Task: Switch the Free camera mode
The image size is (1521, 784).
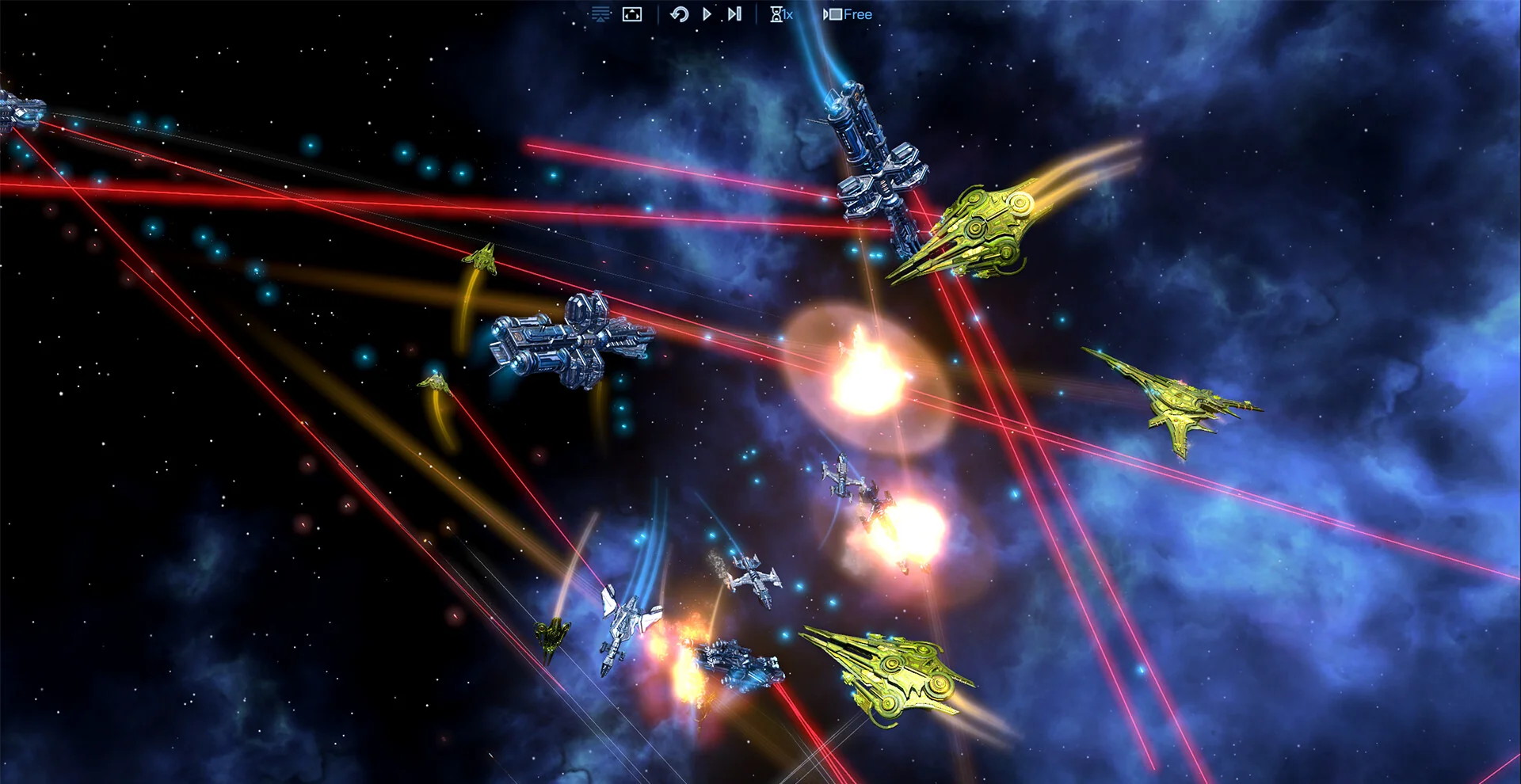Action: pyautogui.click(x=848, y=14)
